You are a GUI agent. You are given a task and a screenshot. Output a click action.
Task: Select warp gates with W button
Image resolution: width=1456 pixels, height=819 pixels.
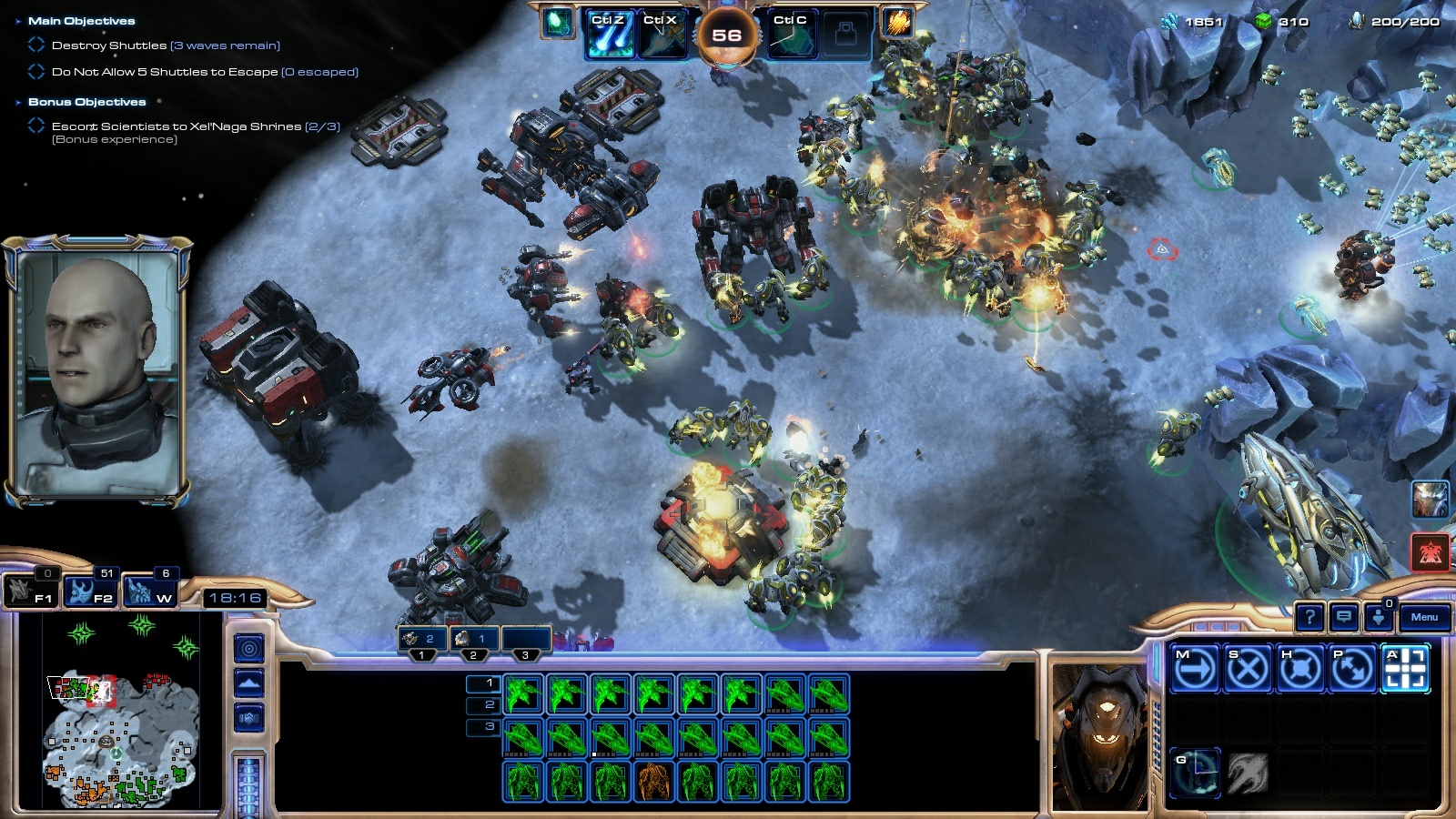coord(150,591)
